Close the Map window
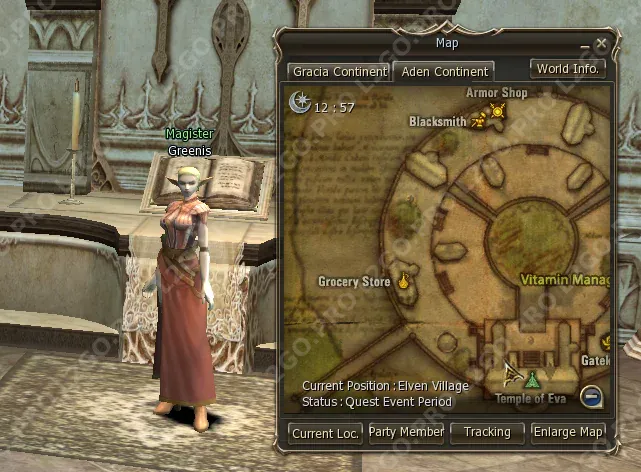The width and height of the screenshot is (641, 472). [x=601, y=44]
